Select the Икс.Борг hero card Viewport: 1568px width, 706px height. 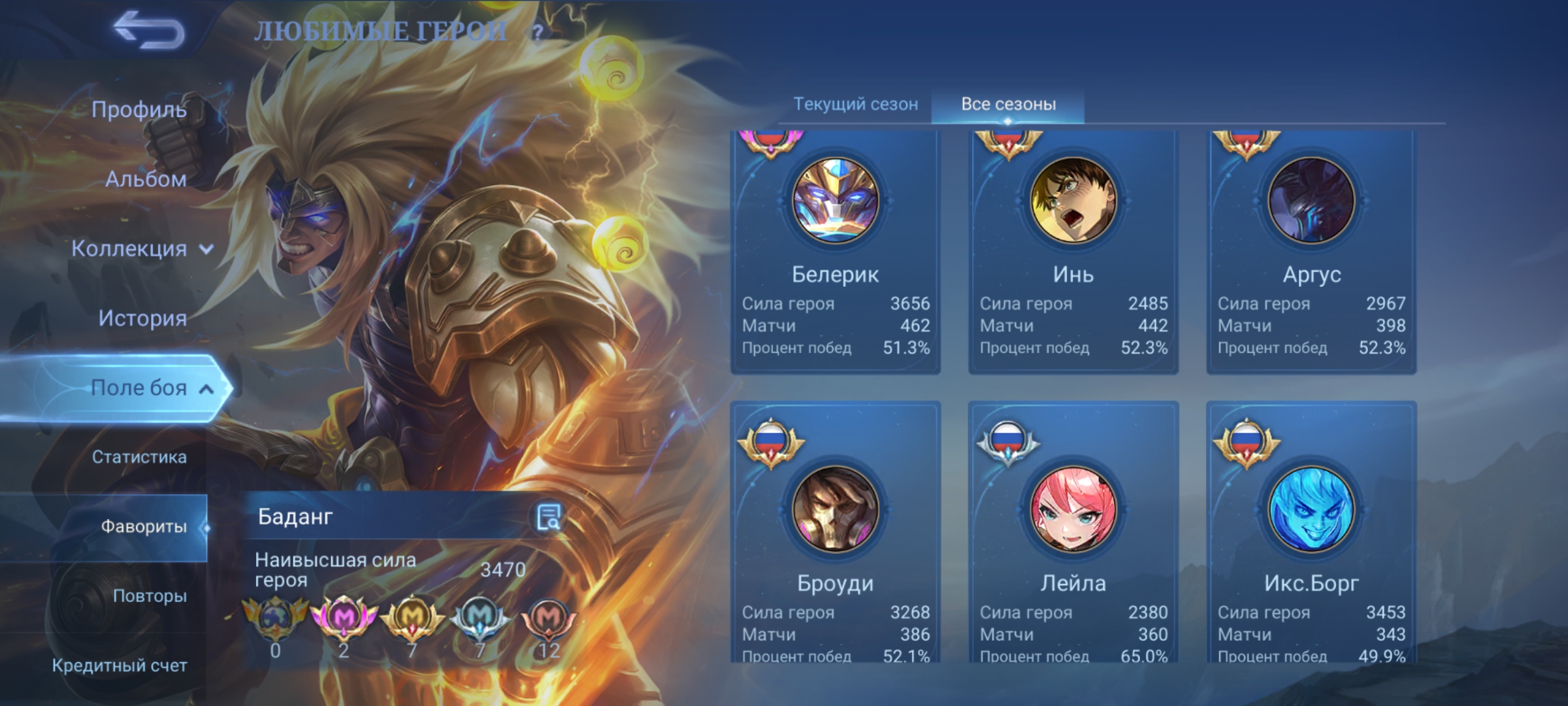pyautogui.click(x=1311, y=533)
